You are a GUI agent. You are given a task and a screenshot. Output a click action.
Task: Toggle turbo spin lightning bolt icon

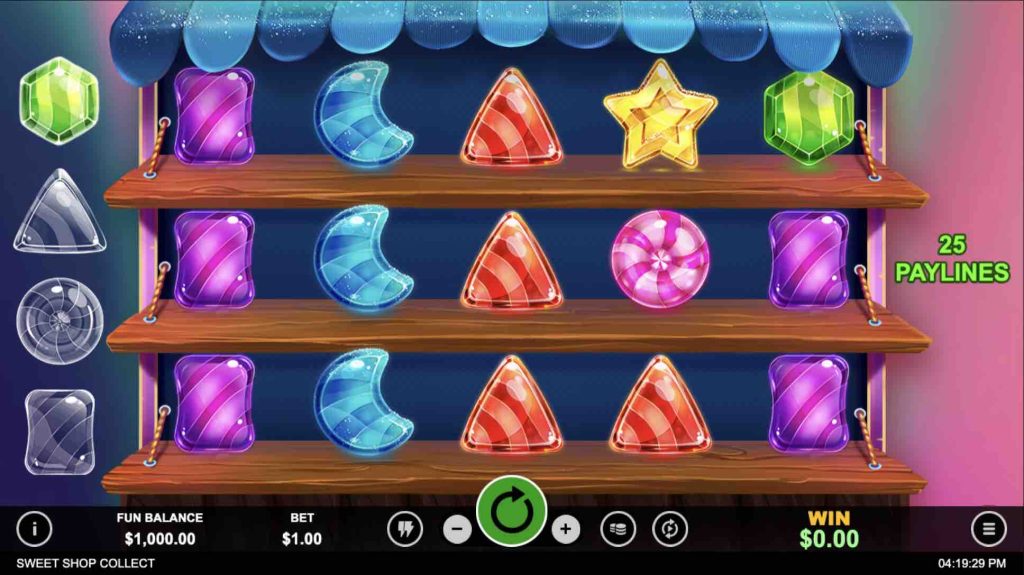click(406, 529)
